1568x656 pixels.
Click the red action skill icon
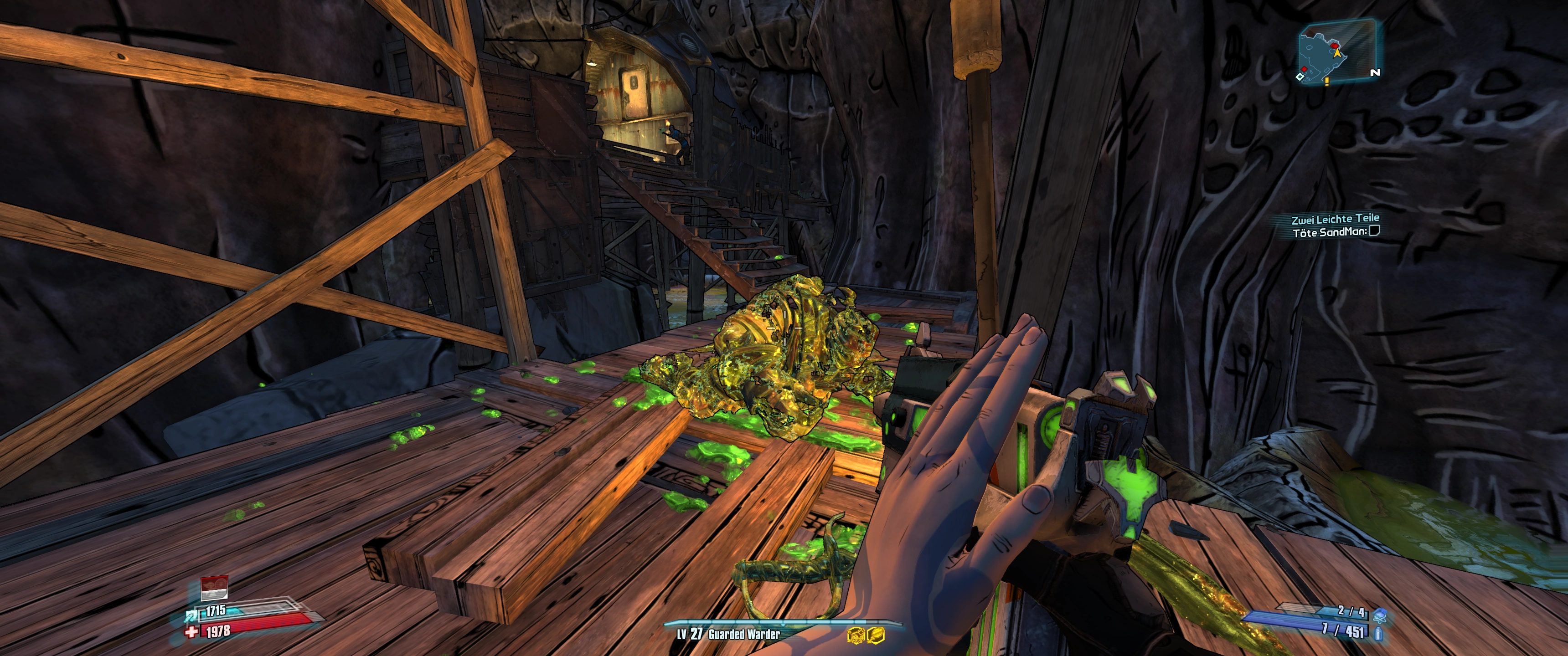coord(214,588)
